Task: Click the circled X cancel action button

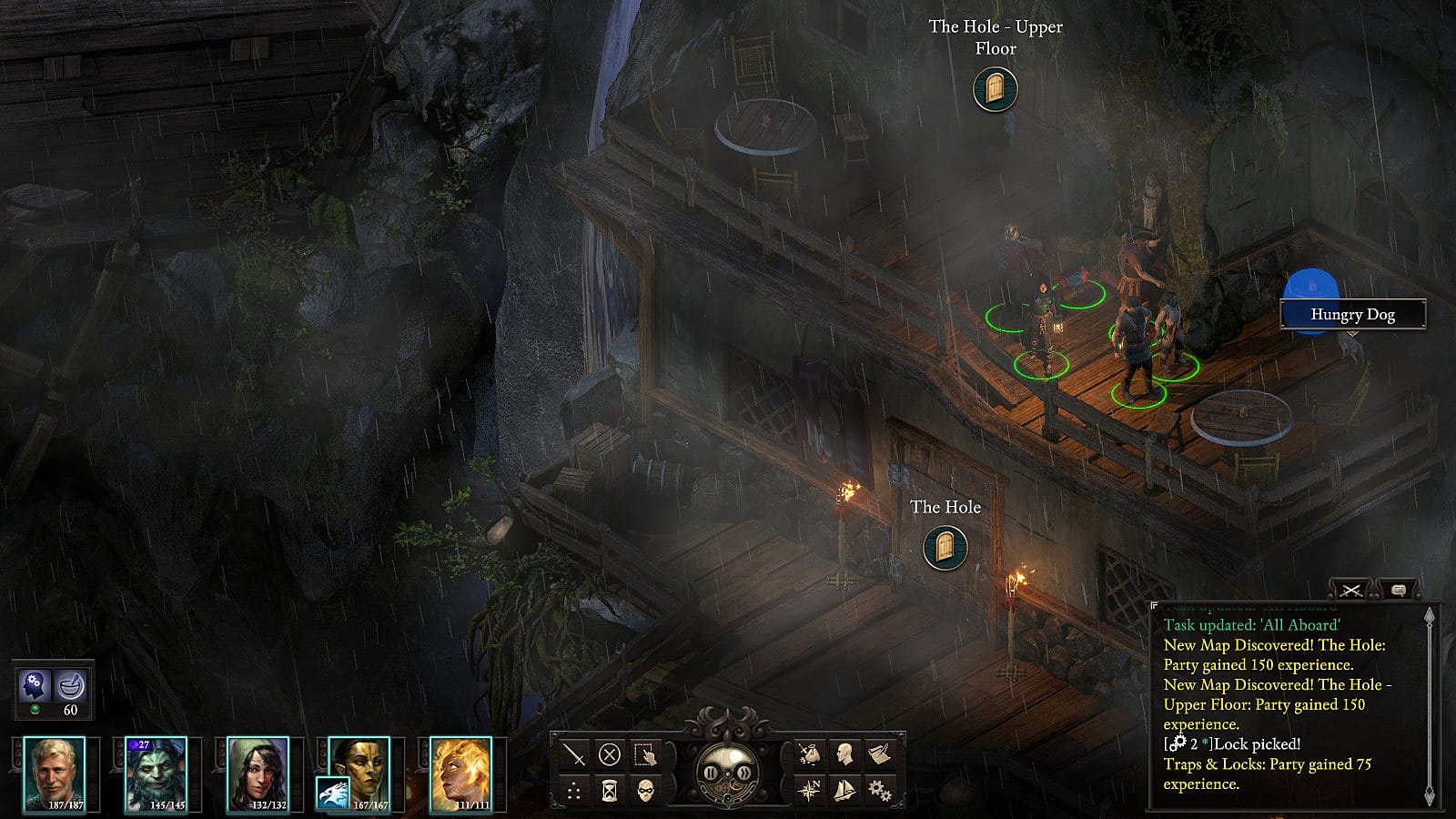Action: (610, 754)
